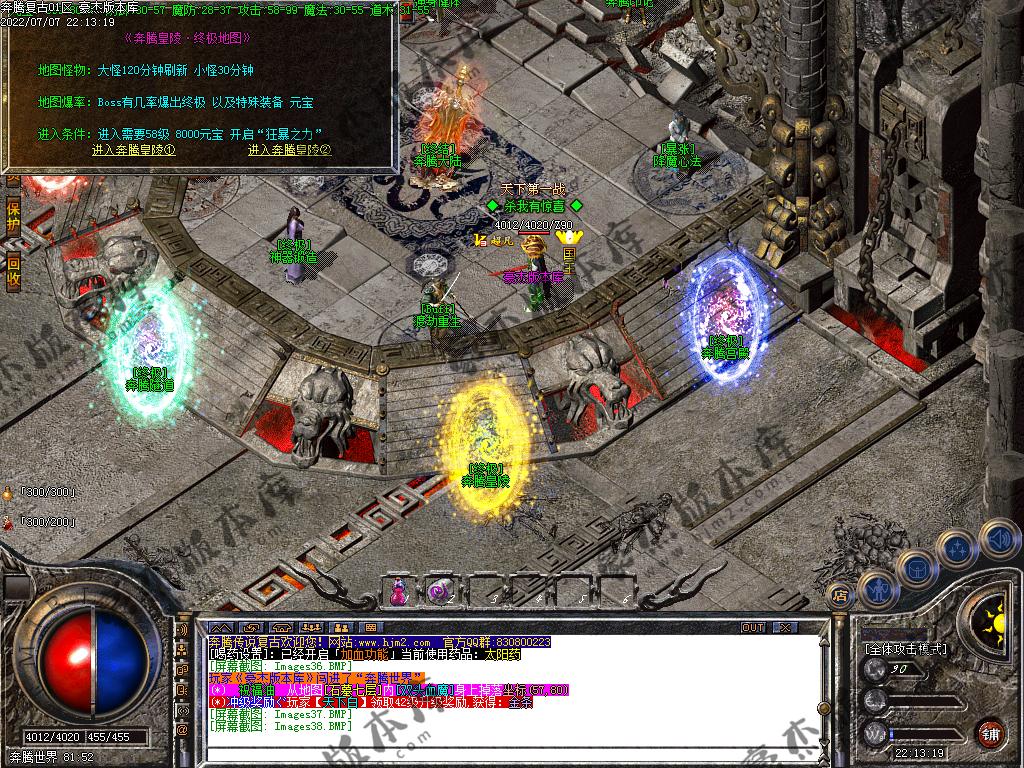Screen dimensions: 1024x768
Task: Open the 店 shop round button
Action: 840,594
